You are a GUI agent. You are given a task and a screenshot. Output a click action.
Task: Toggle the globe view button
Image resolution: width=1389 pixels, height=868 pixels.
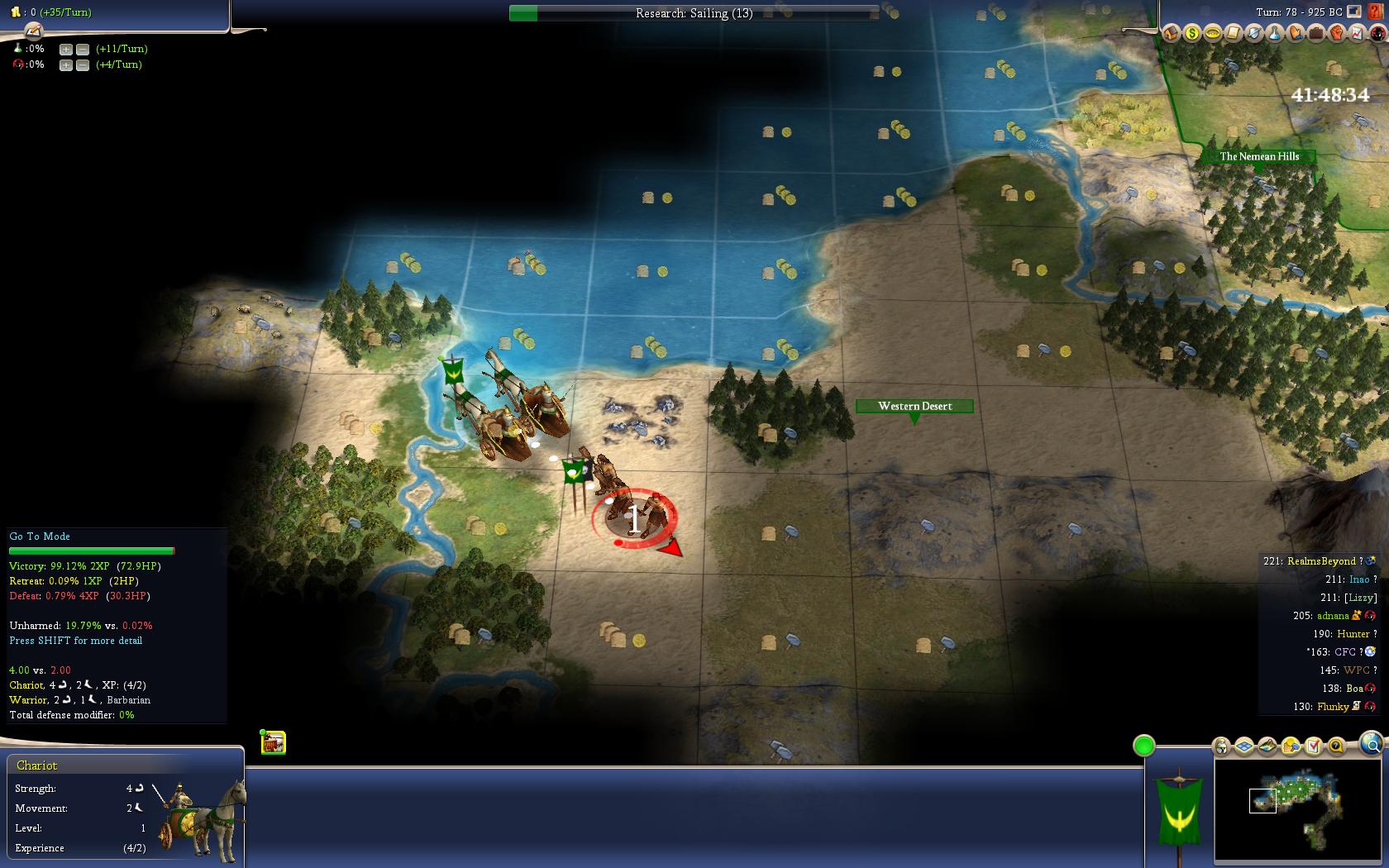1371,742
